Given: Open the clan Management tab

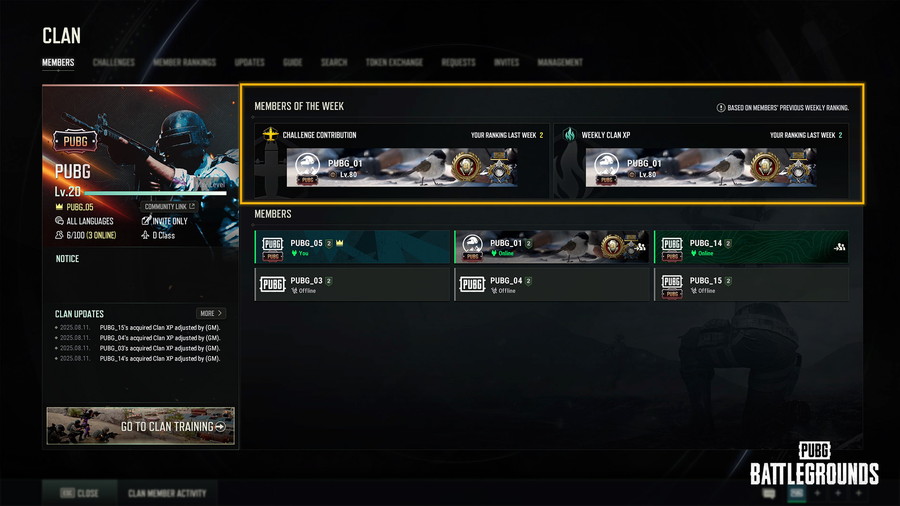Looking at the screenshot, I should (x=560, y=62).
